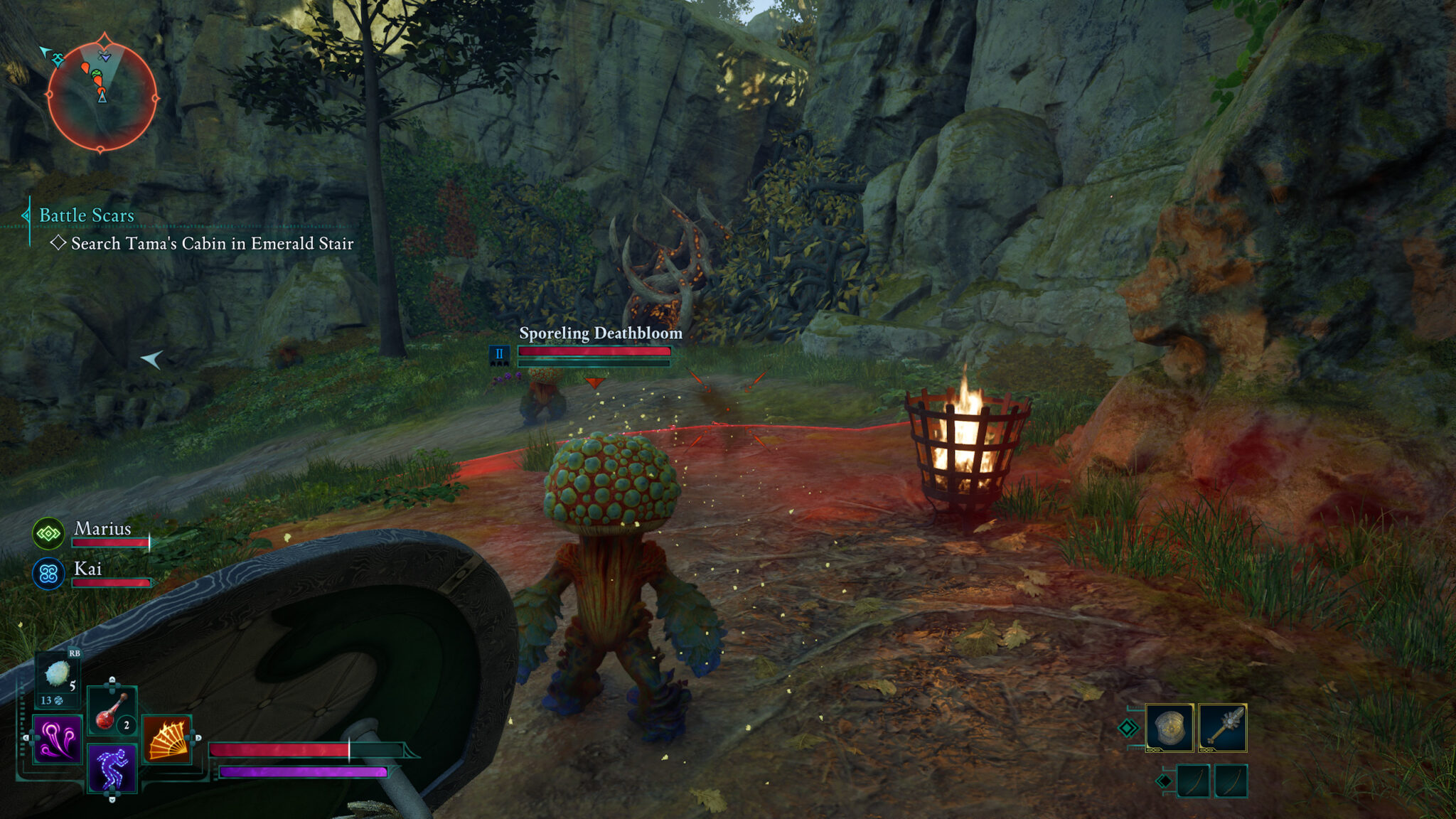
Task: Select the equipped mace slot
Action: tap(1223, 728)
